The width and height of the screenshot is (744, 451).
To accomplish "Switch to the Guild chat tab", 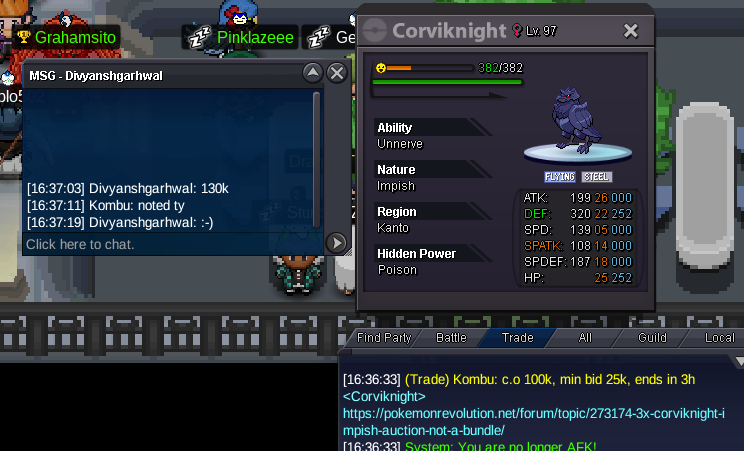I will 652,338.
